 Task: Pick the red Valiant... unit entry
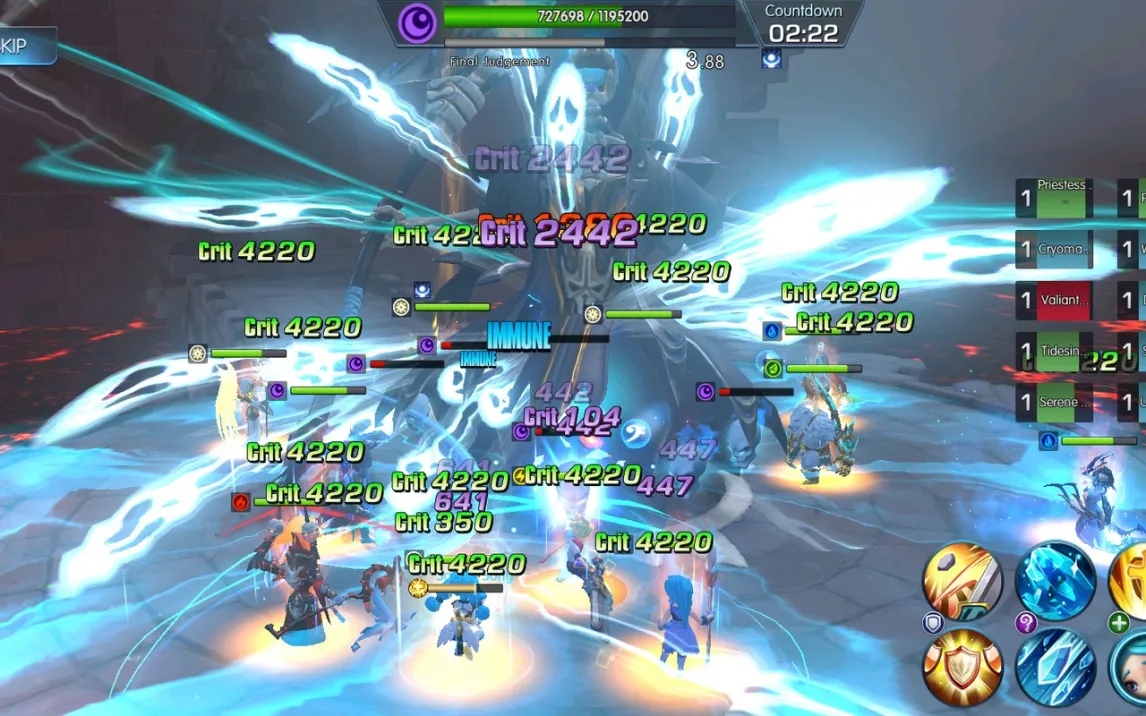[x=1054, y=300]
